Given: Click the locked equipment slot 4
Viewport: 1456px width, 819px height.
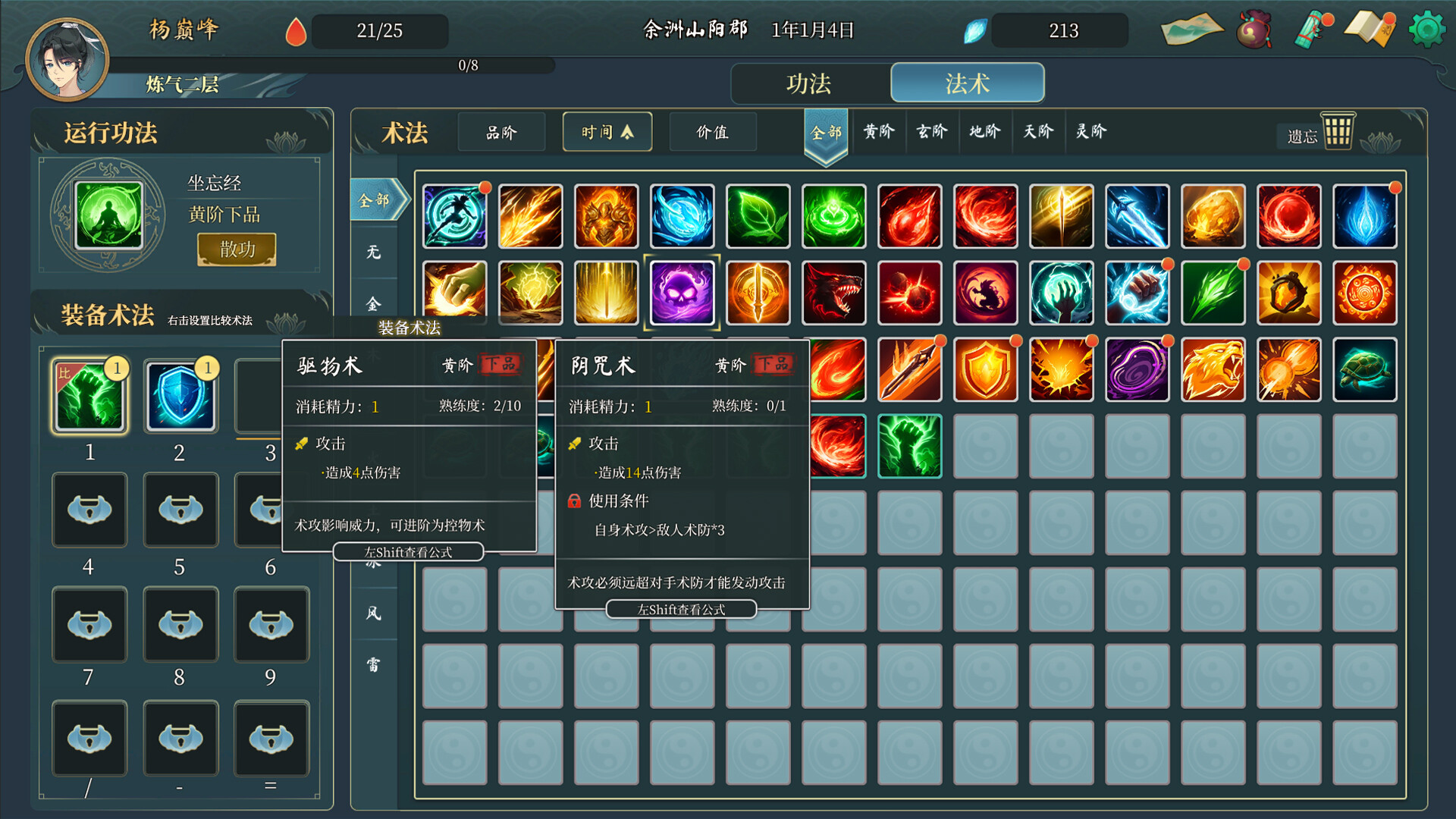Looking at the screenshot, I should click(x=89, y=510).
